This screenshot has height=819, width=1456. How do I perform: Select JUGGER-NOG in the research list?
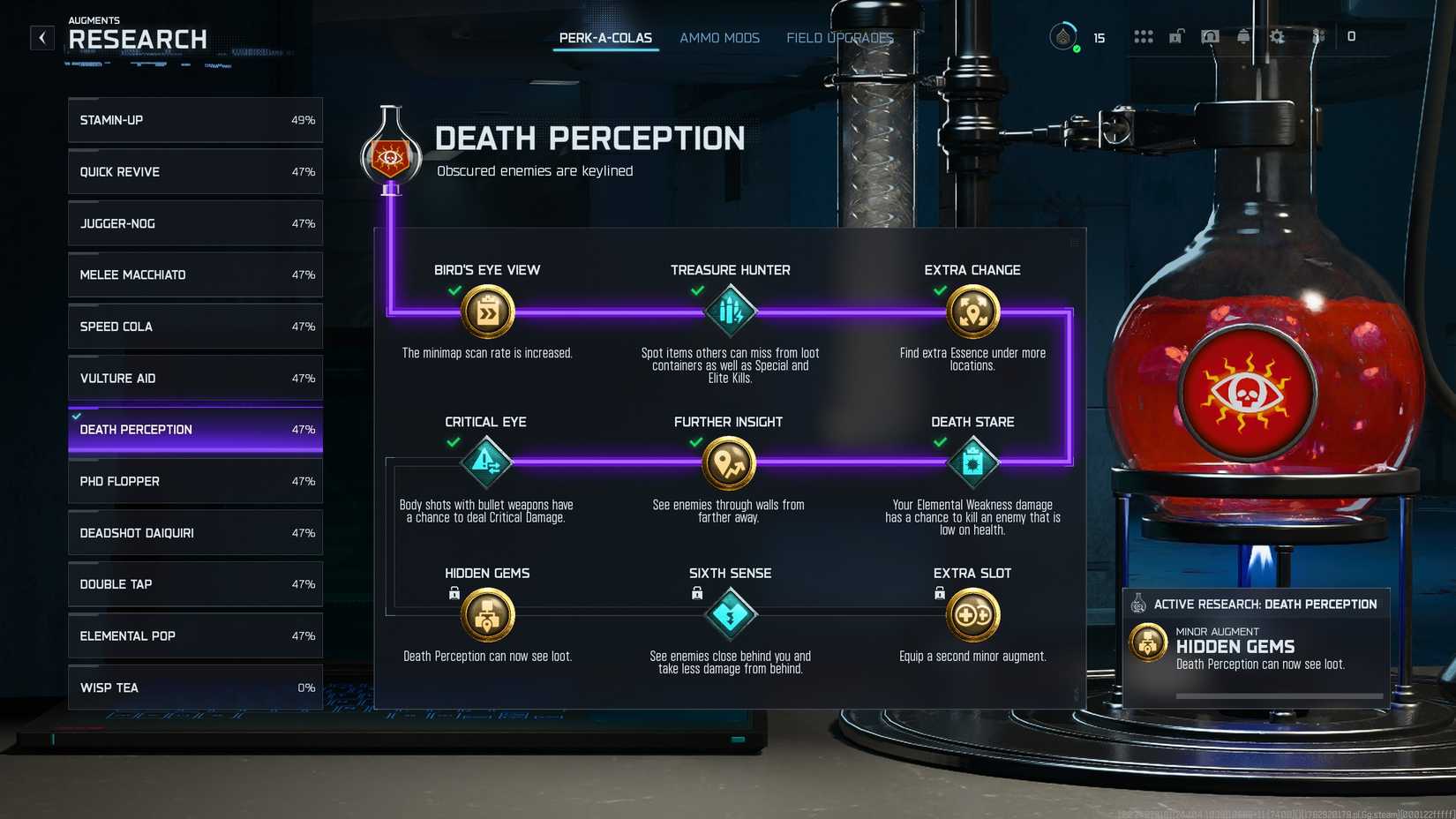tap(194, 223)
